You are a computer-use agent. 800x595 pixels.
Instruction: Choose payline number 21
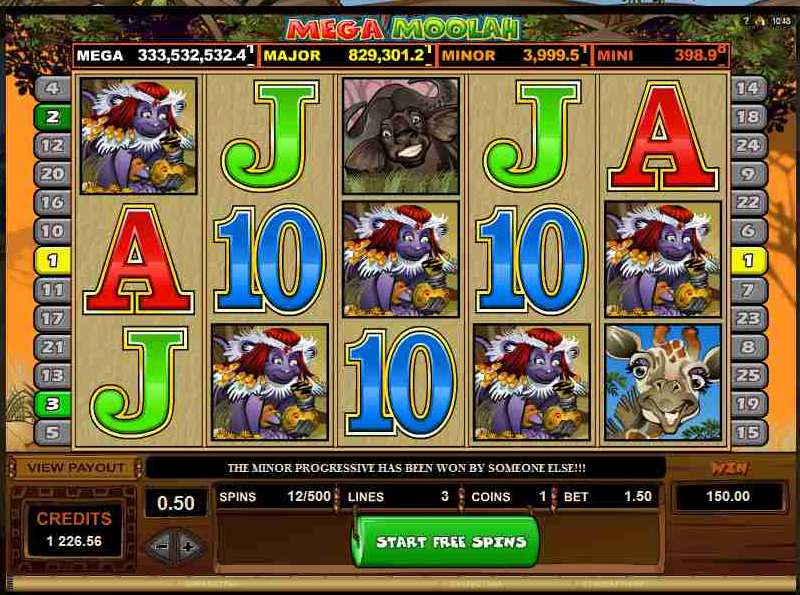pyautogui.click(x=52, y=347)
